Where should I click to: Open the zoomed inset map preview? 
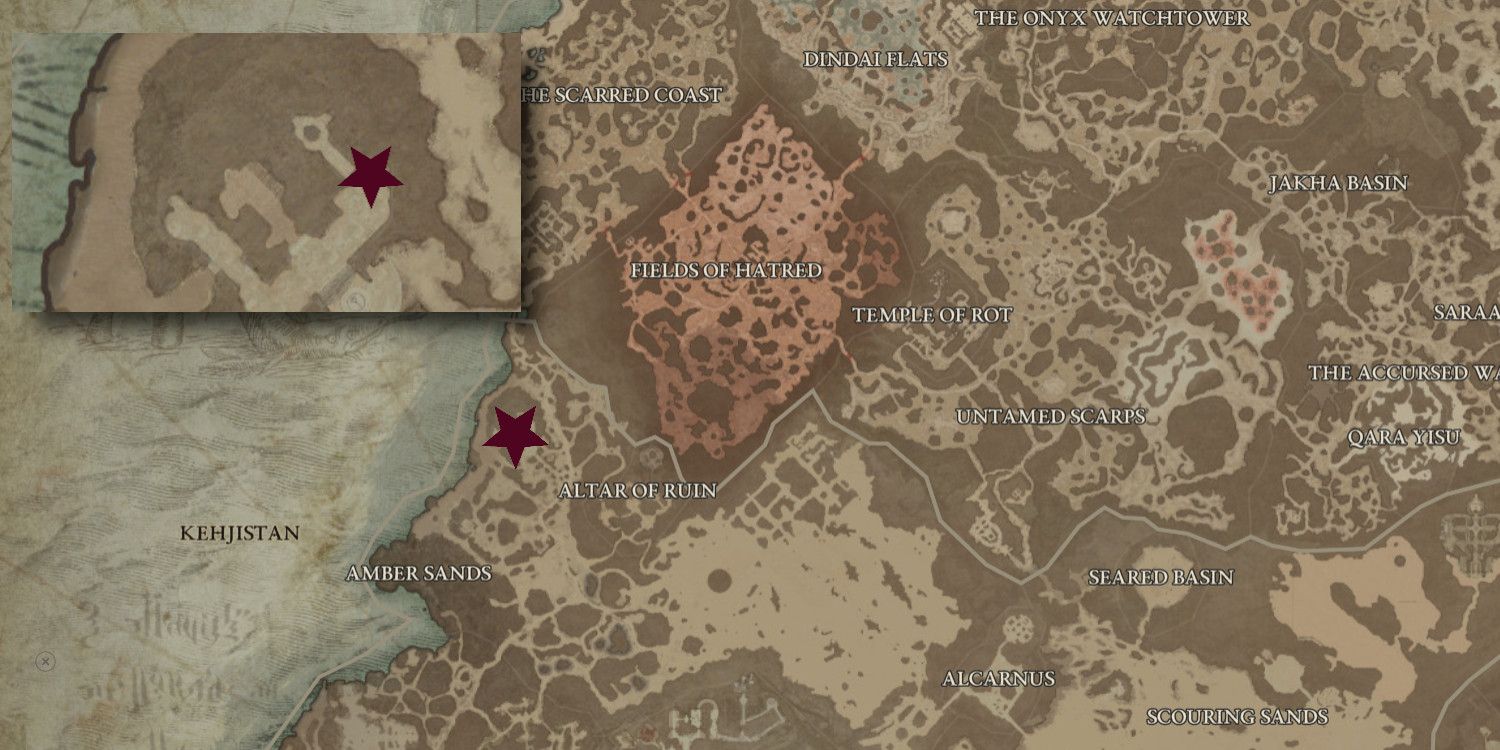click(270, 175)
